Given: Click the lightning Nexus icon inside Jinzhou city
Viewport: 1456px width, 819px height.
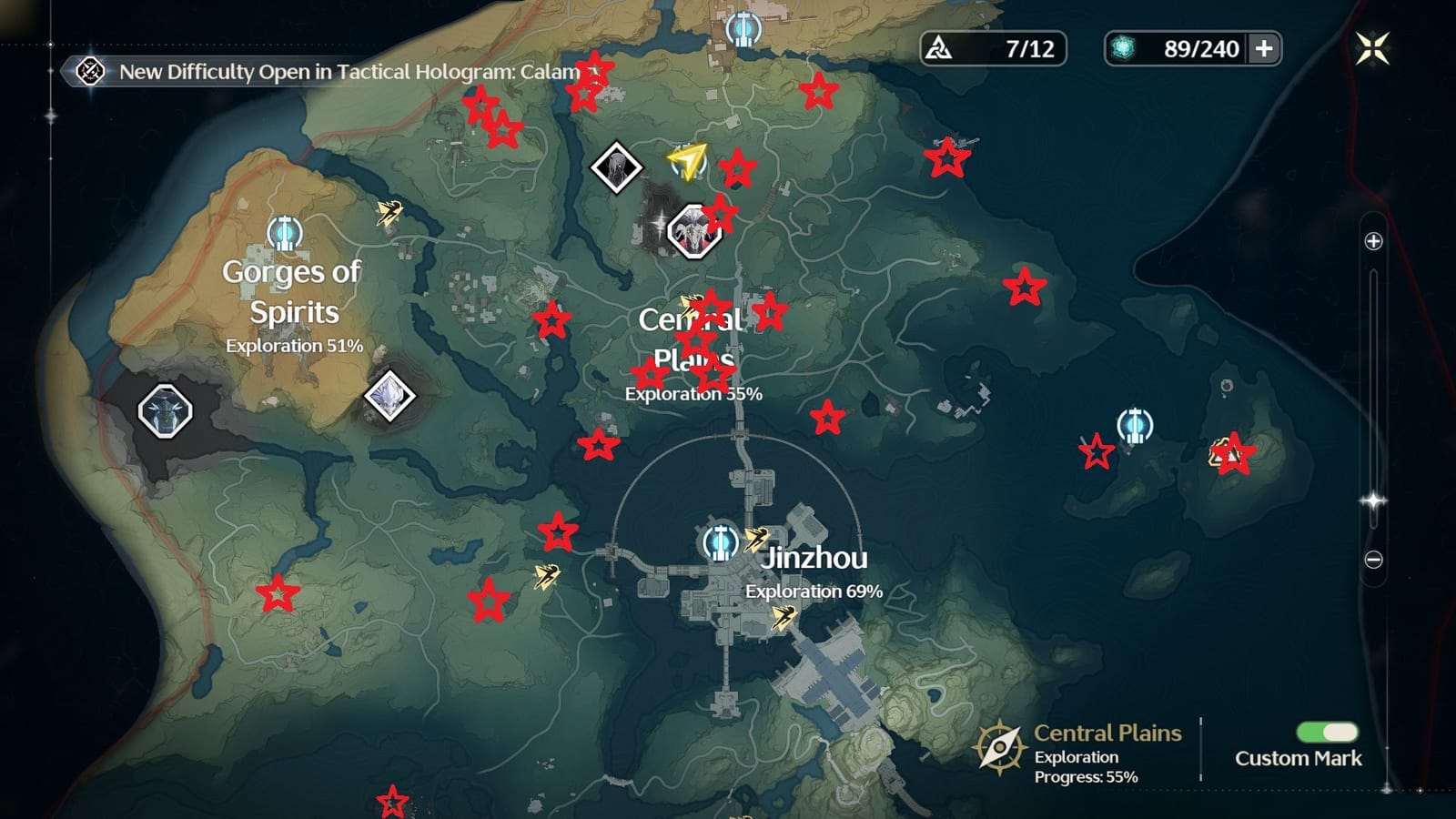Looking at the screenshot, I should click(784, 618).
